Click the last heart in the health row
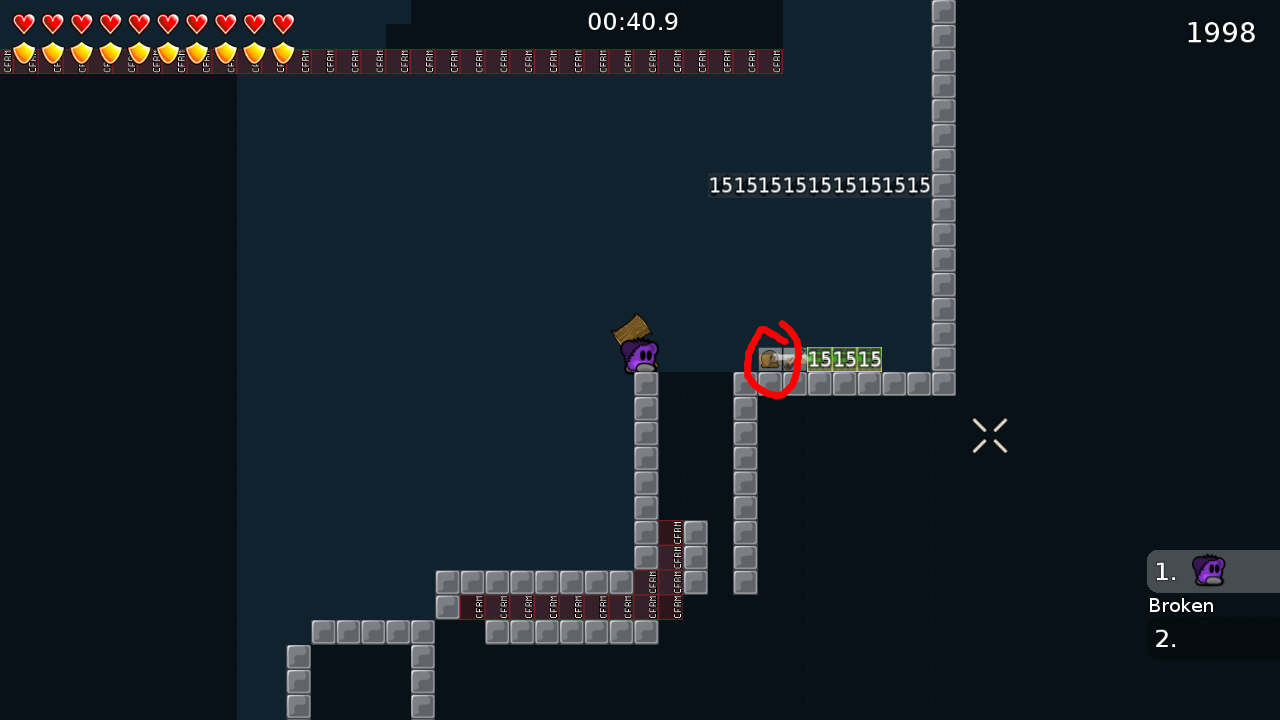This screenshot has height=720, width=1280. coord(283,23)
